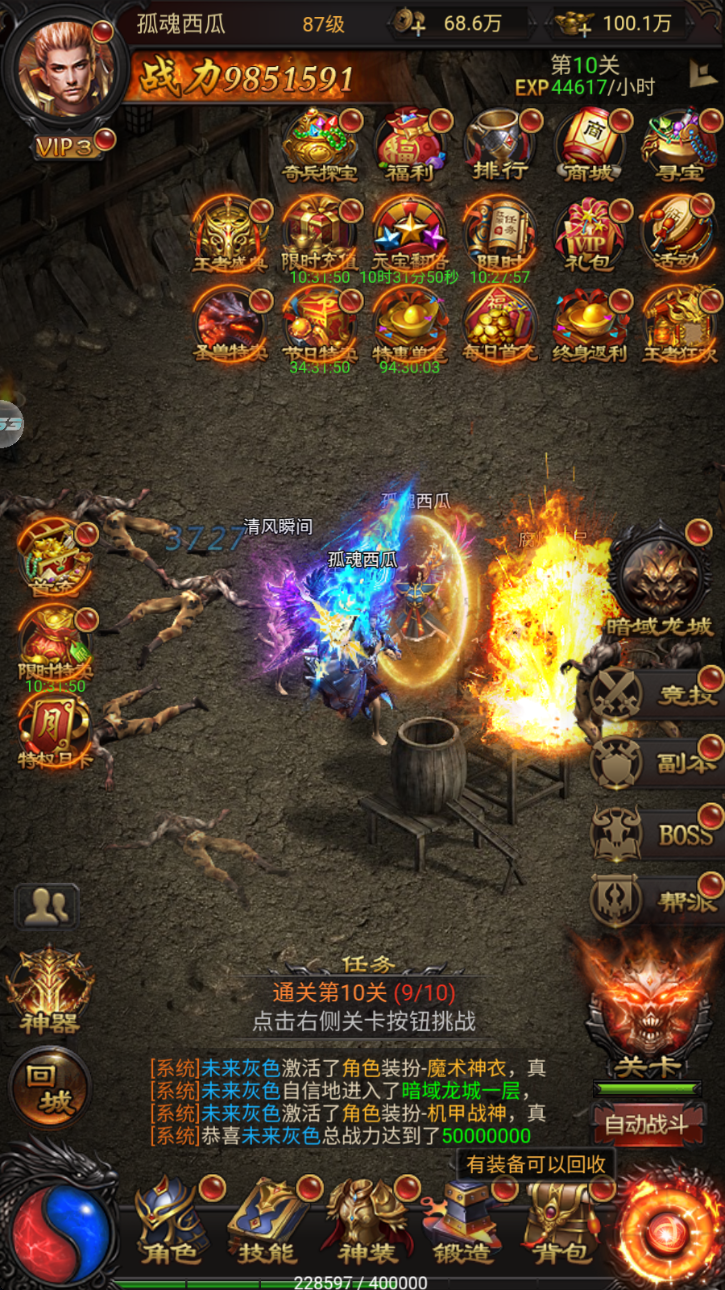725x1290 pixels.
Task: Open the 排行 ranking menu
Action: point(499,145)
